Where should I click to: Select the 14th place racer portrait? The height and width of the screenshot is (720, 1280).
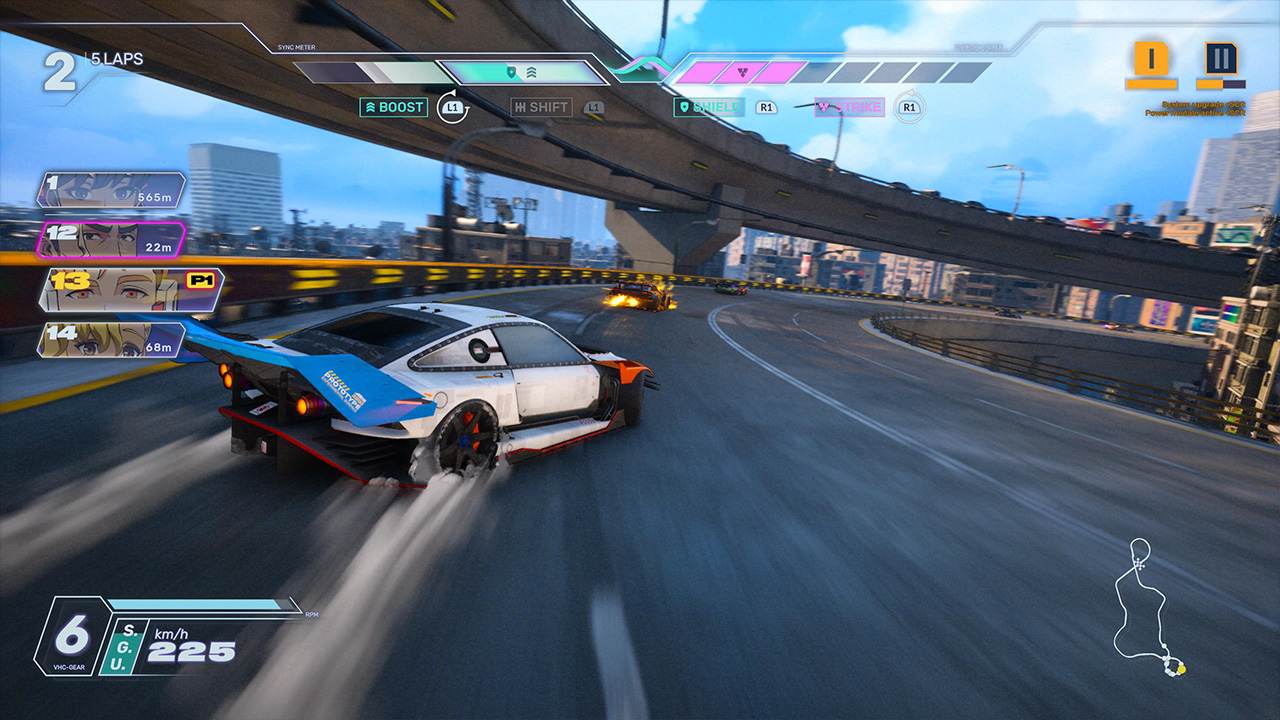(111, 339)
